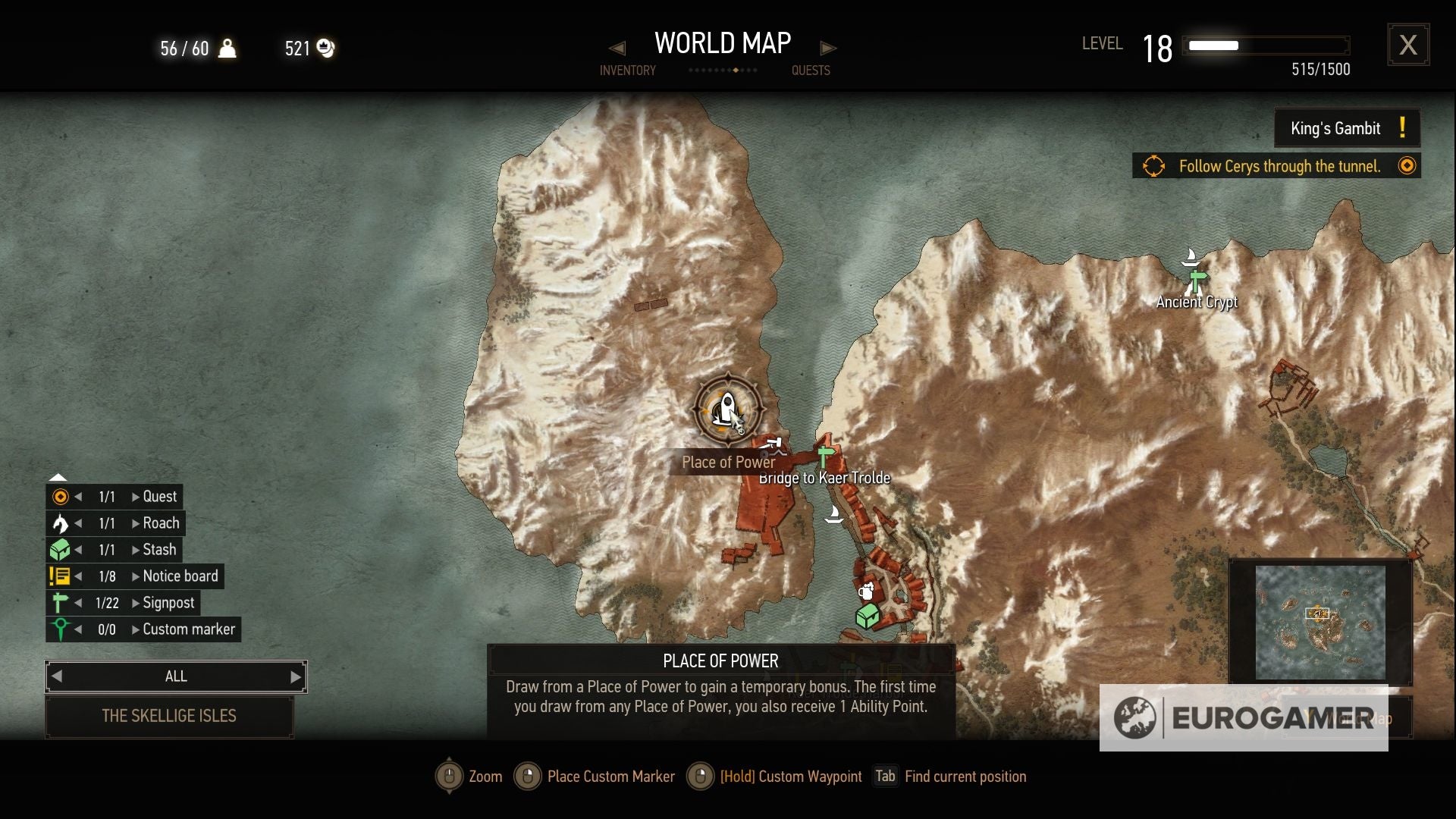
Task: Click the stash chest icon near the harbor
Action: tap(867, 616)
